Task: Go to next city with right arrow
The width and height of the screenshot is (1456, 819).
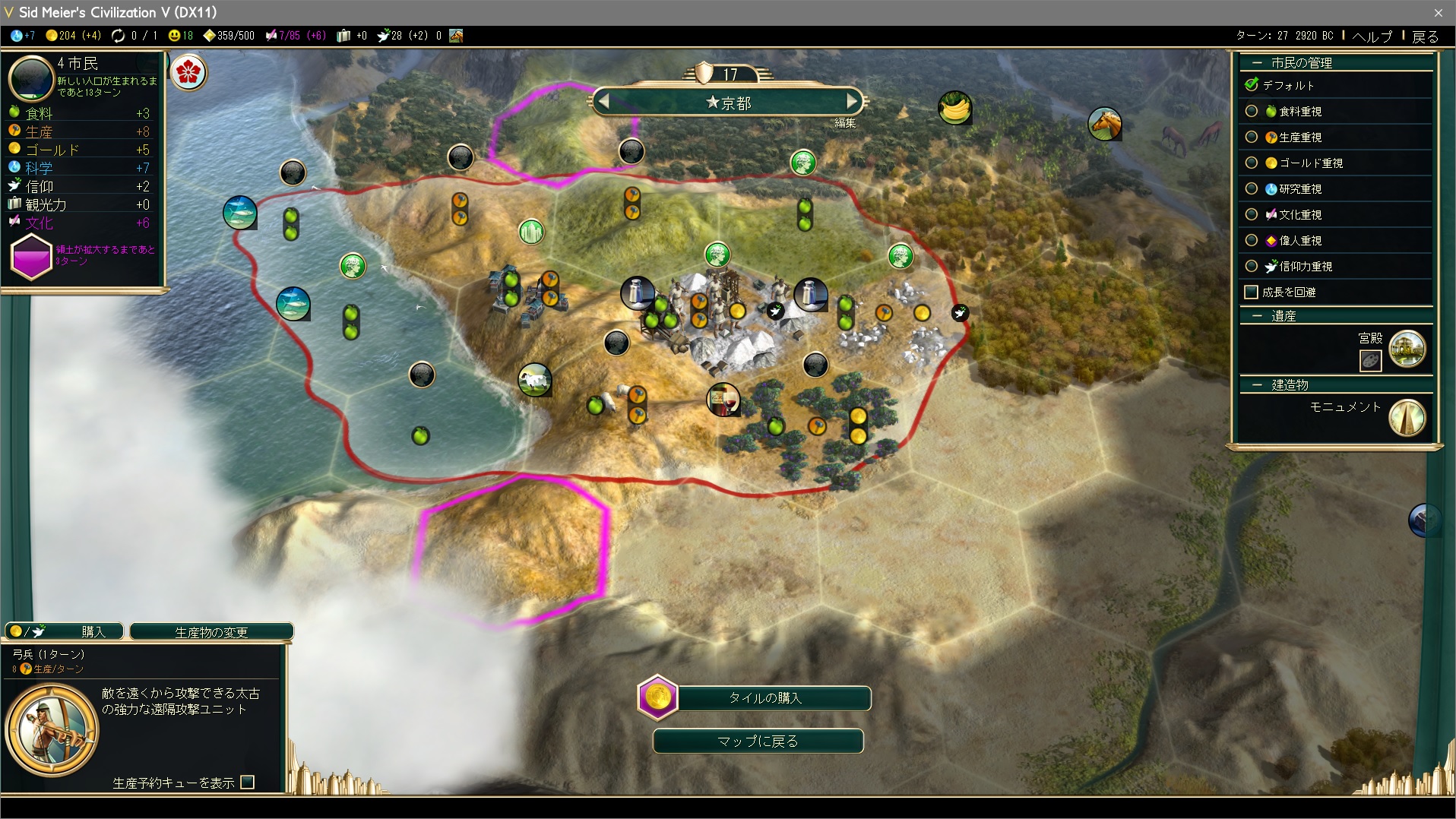Action: click(852, 101)
